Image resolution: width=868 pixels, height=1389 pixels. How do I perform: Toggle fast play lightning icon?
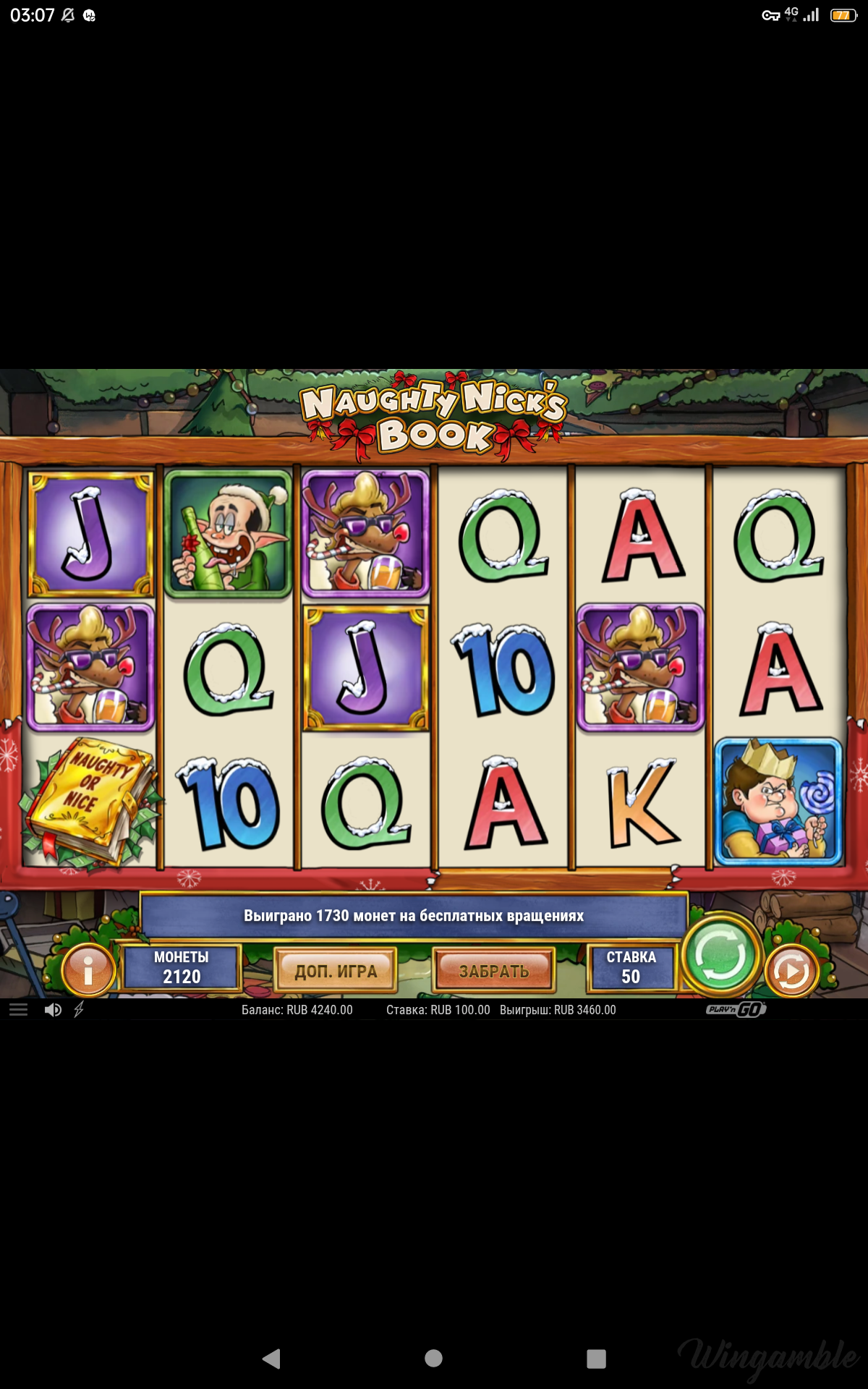point(79,1010)
